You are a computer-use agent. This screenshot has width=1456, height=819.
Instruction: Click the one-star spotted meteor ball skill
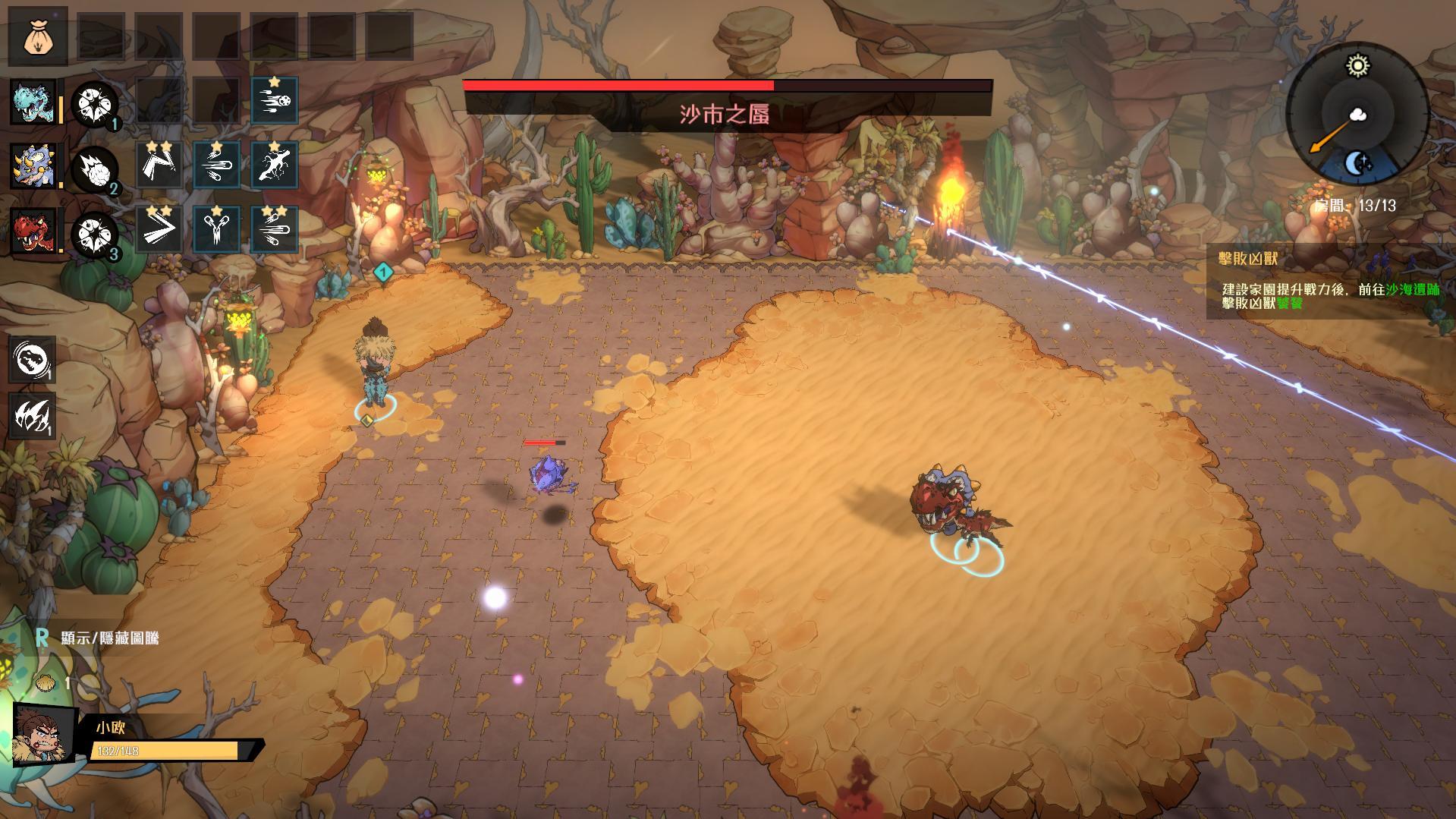(x=274, y=100)
